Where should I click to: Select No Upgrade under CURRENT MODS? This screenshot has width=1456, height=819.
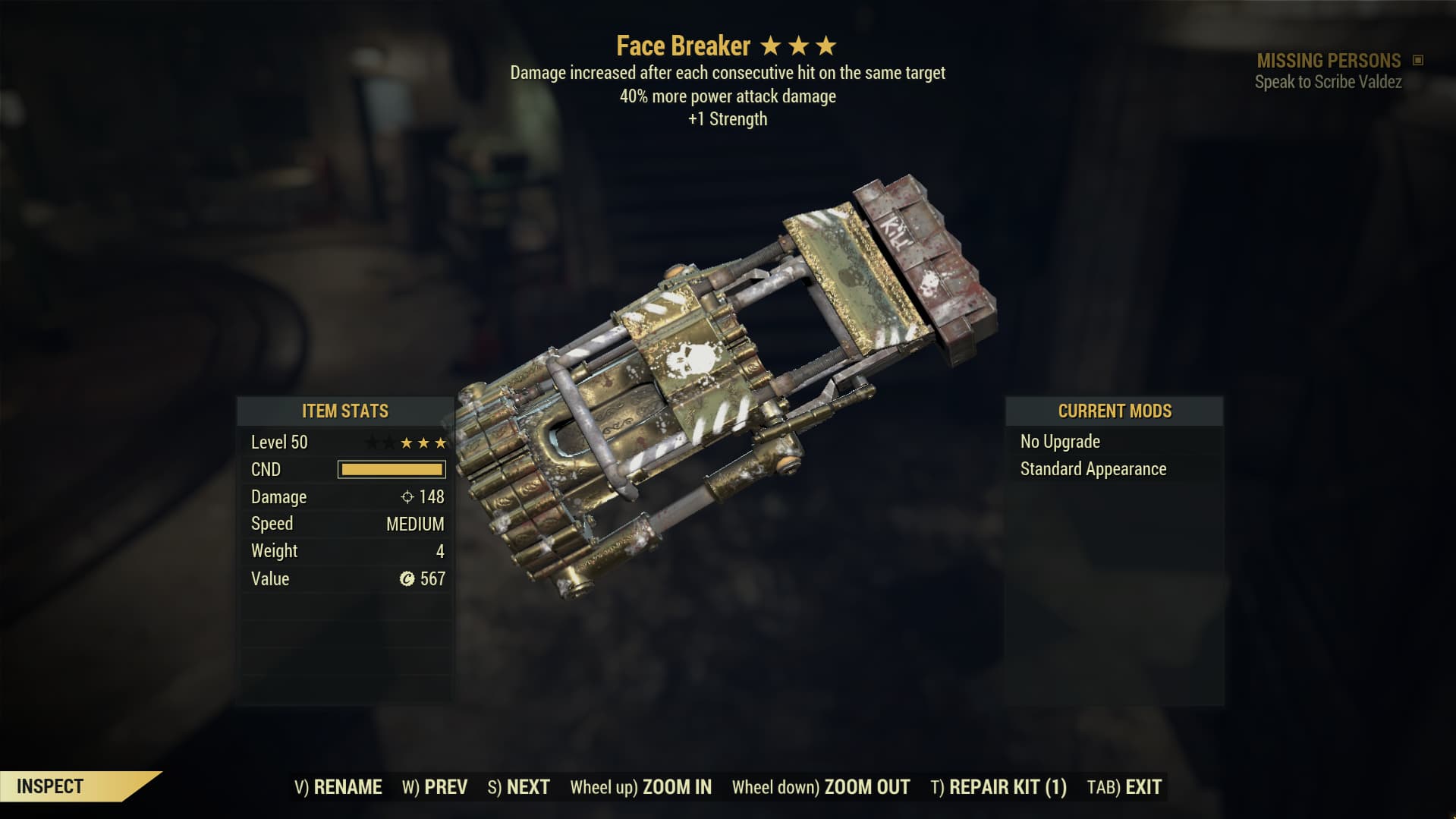1059,442
